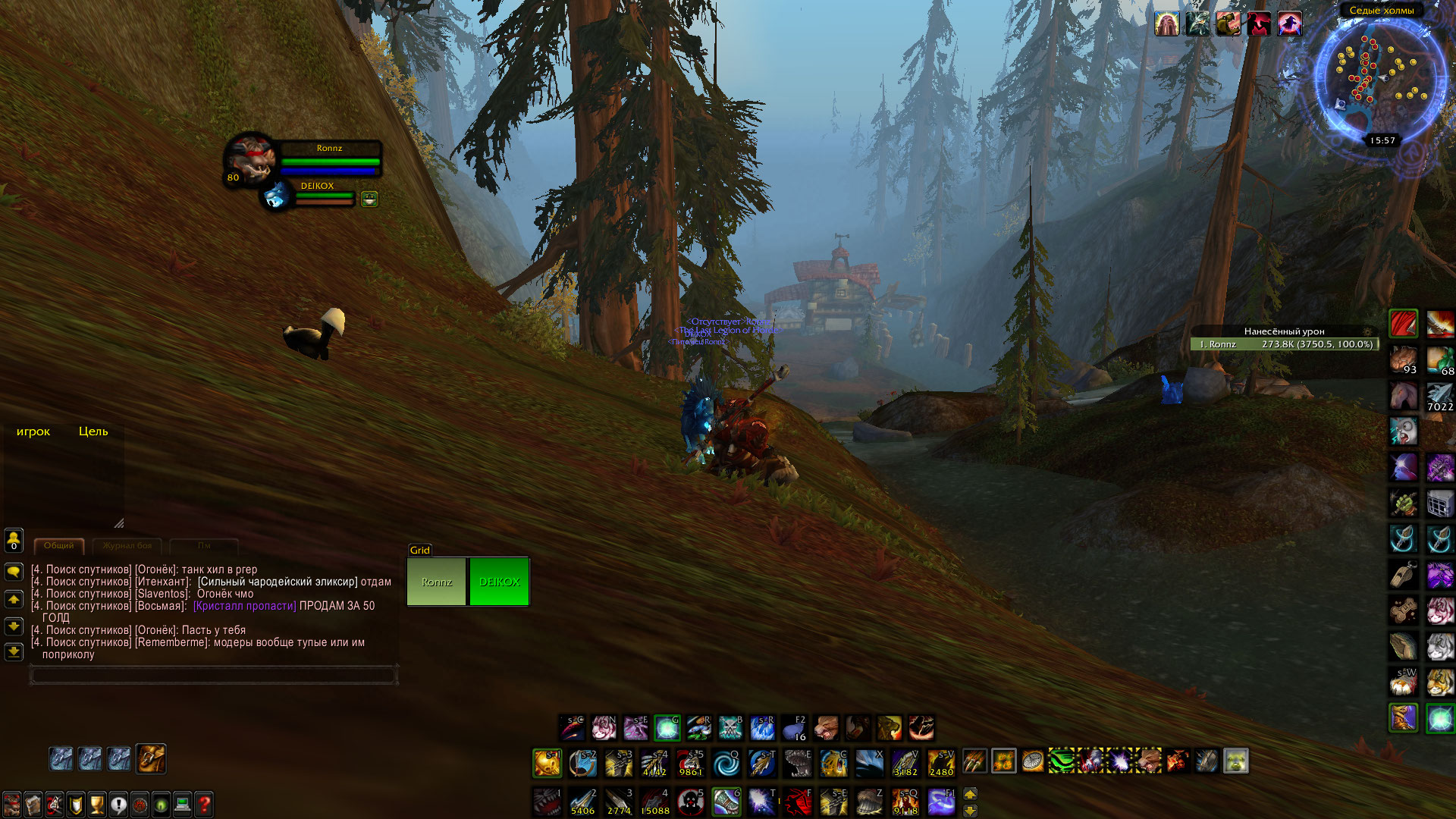Open the chat menu speech bubble button
Screen dimensions: 1456x819
pos(14,572)
